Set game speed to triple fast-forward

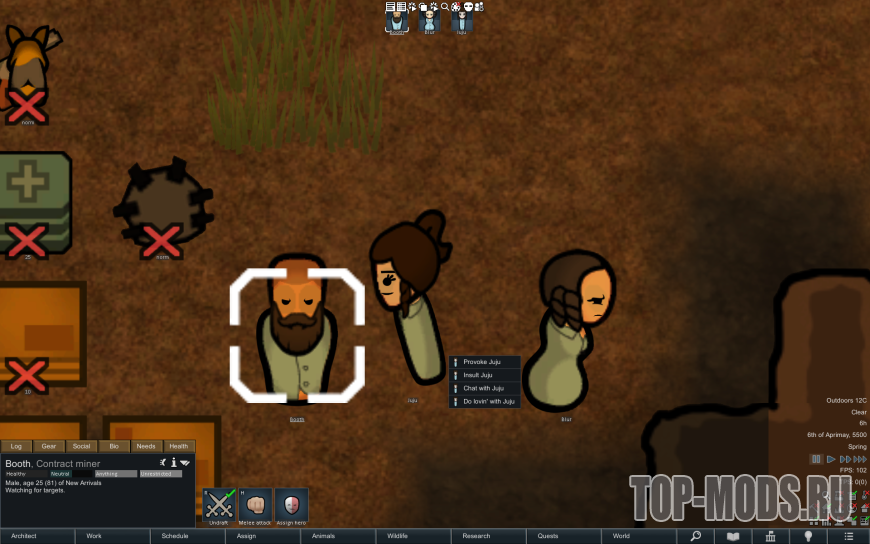(859, 459)
